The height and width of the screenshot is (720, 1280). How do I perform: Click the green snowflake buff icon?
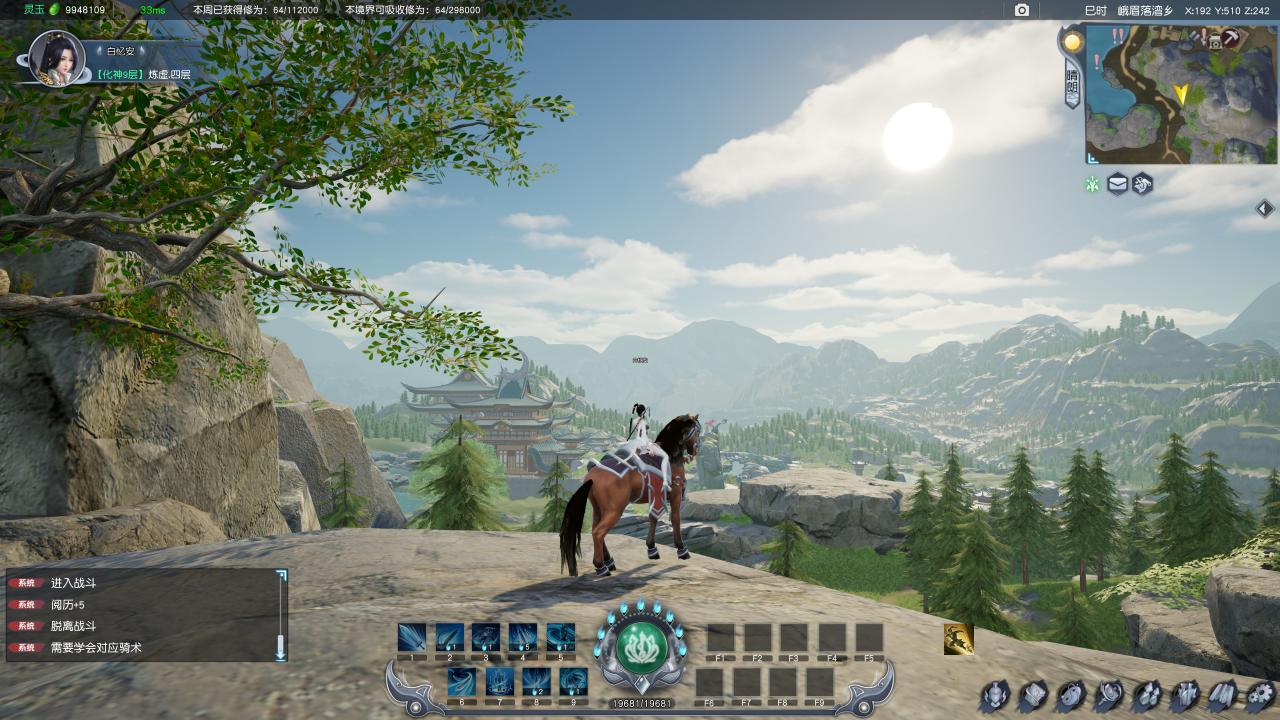pyautogui.click(x=1093, y=184)
